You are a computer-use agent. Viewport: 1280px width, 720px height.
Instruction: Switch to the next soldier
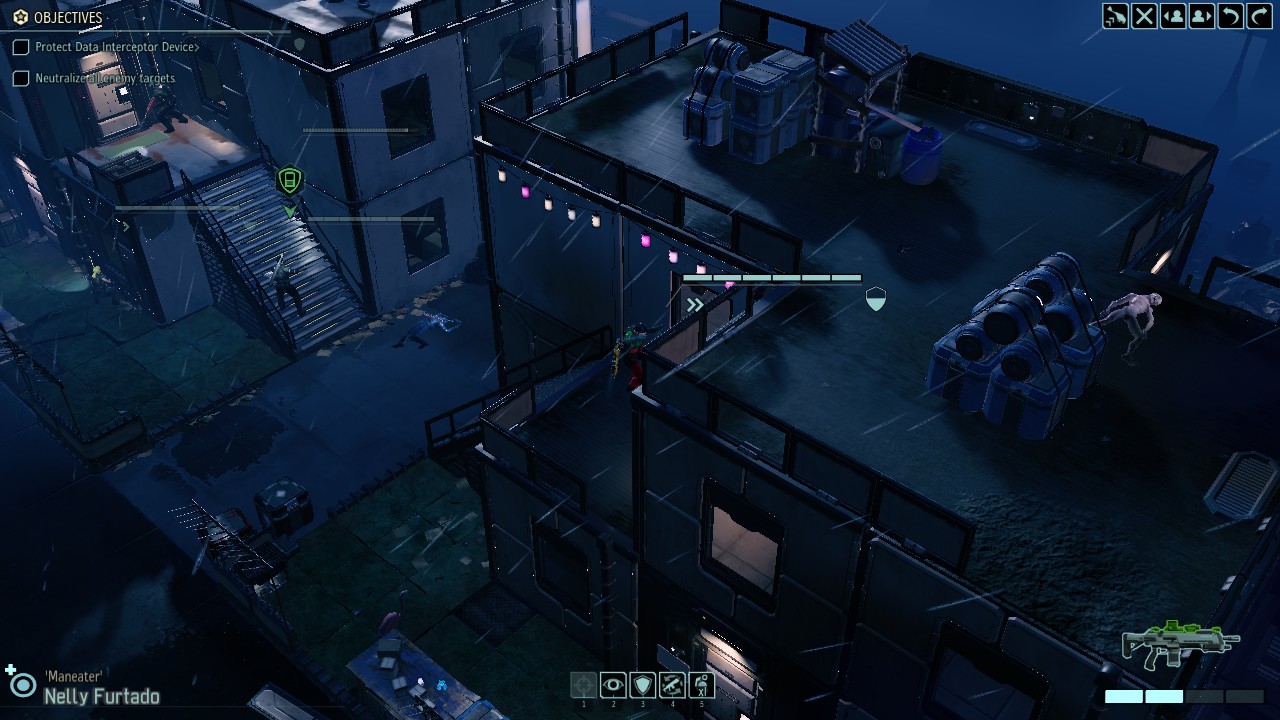coord(1202,16)
